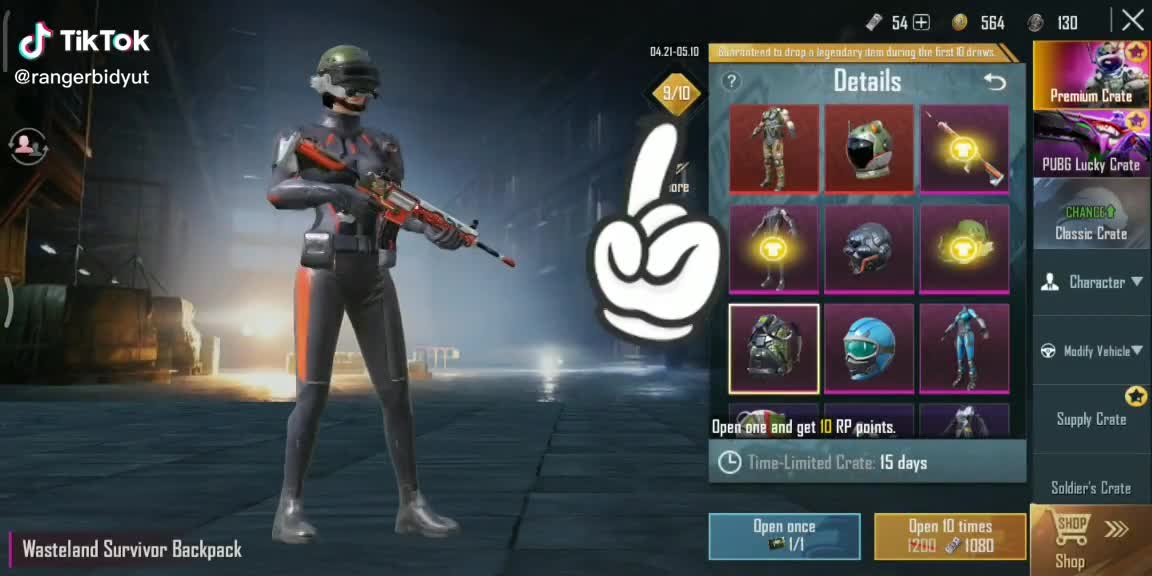Add more crate coupons with the plus
The image size is (1152, 576).
point(922,22)
